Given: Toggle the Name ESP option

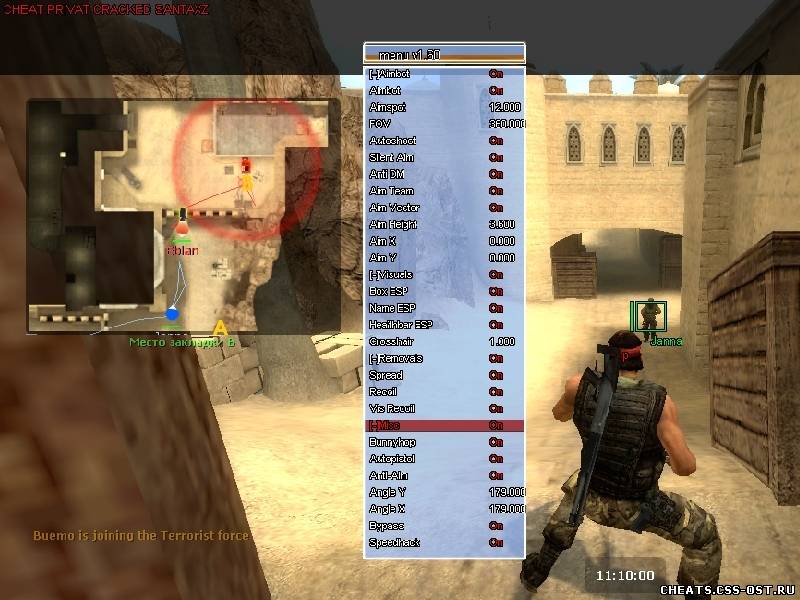Looking at the screenshot, I should pyautogui.click(x=445, y=308).
